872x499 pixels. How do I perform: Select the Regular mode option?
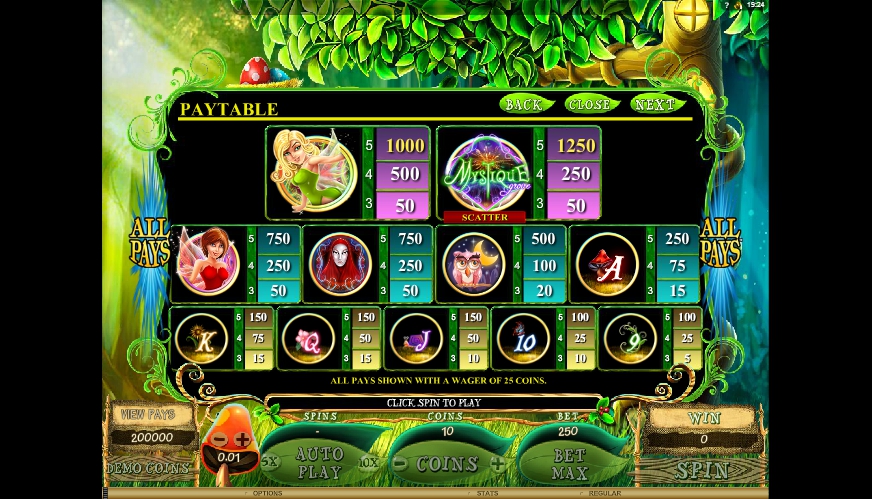pos(605,493)
